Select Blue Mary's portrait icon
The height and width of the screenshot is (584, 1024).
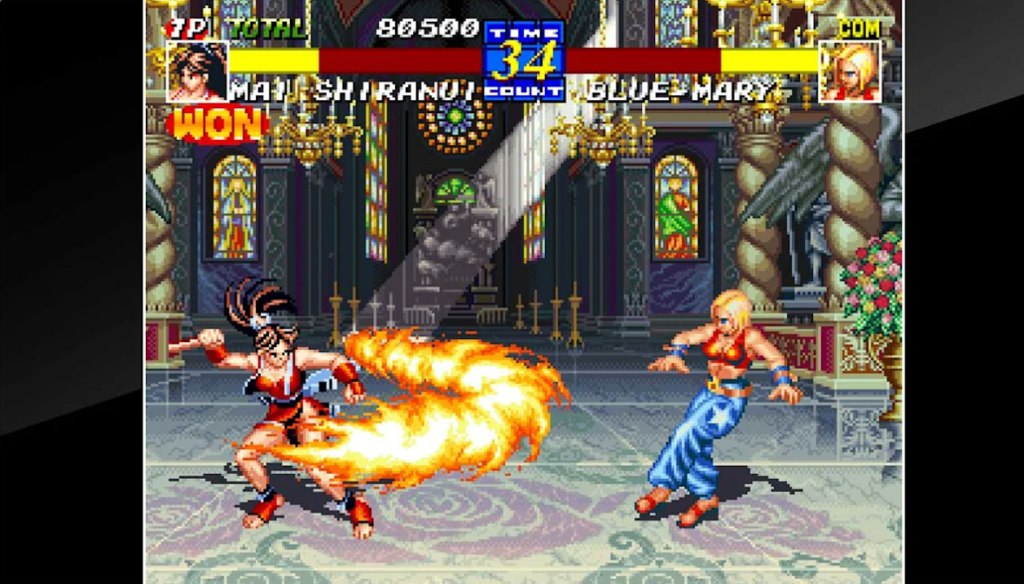tap(850, 71)
